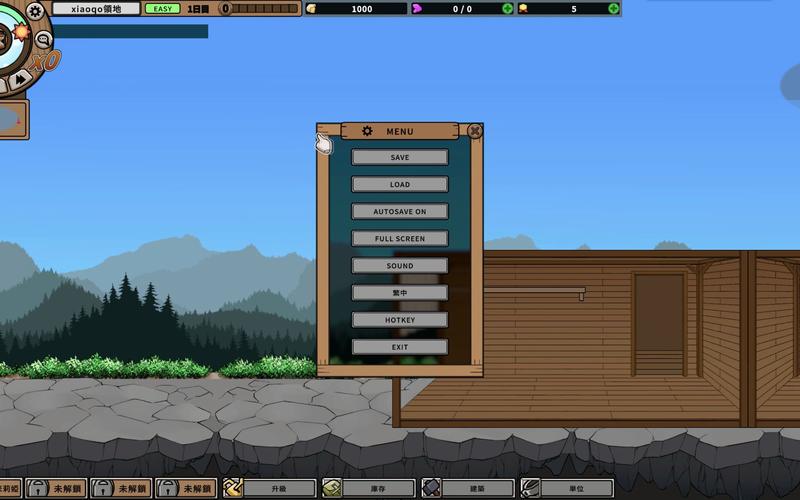The height and width of the screenshot is (500, 800).
Task: Open the 單位 units panel
Action: pos(566,488)
